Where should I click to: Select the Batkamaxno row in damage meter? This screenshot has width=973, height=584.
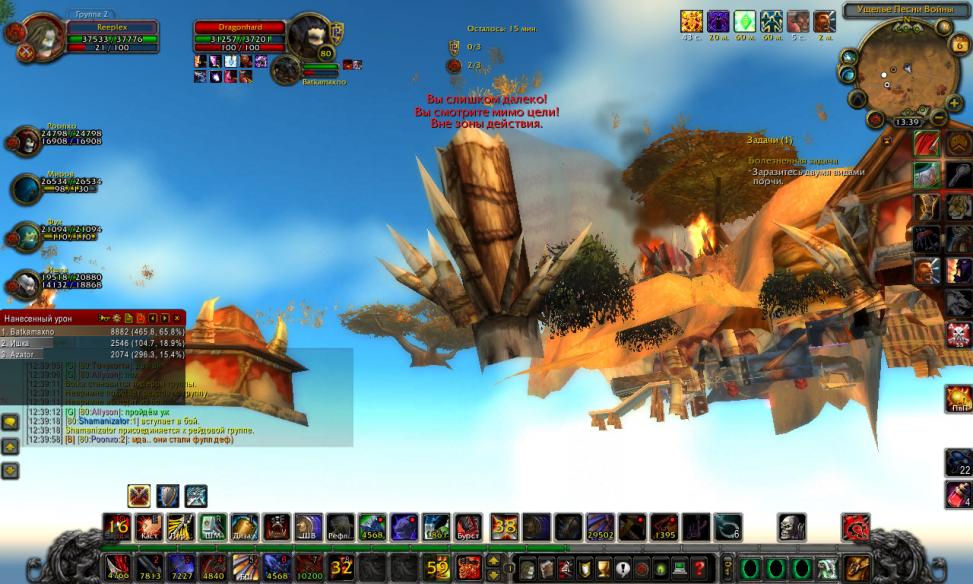[92, 330]
